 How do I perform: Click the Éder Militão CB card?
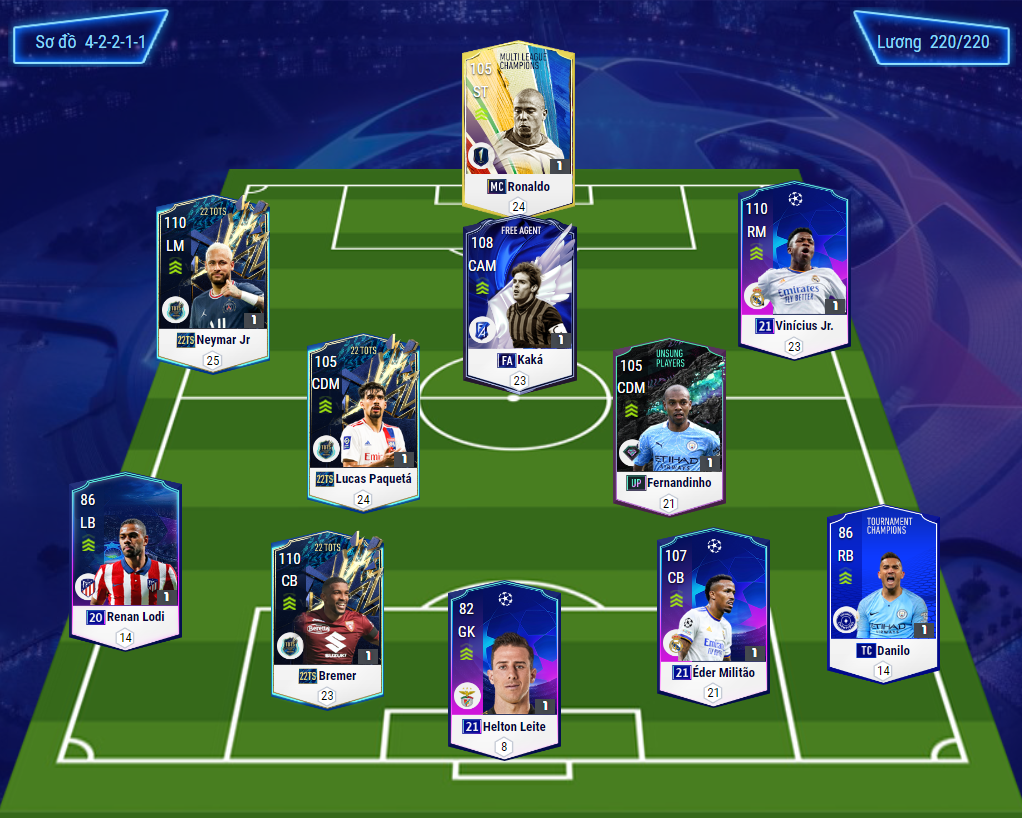pos(713,610)
